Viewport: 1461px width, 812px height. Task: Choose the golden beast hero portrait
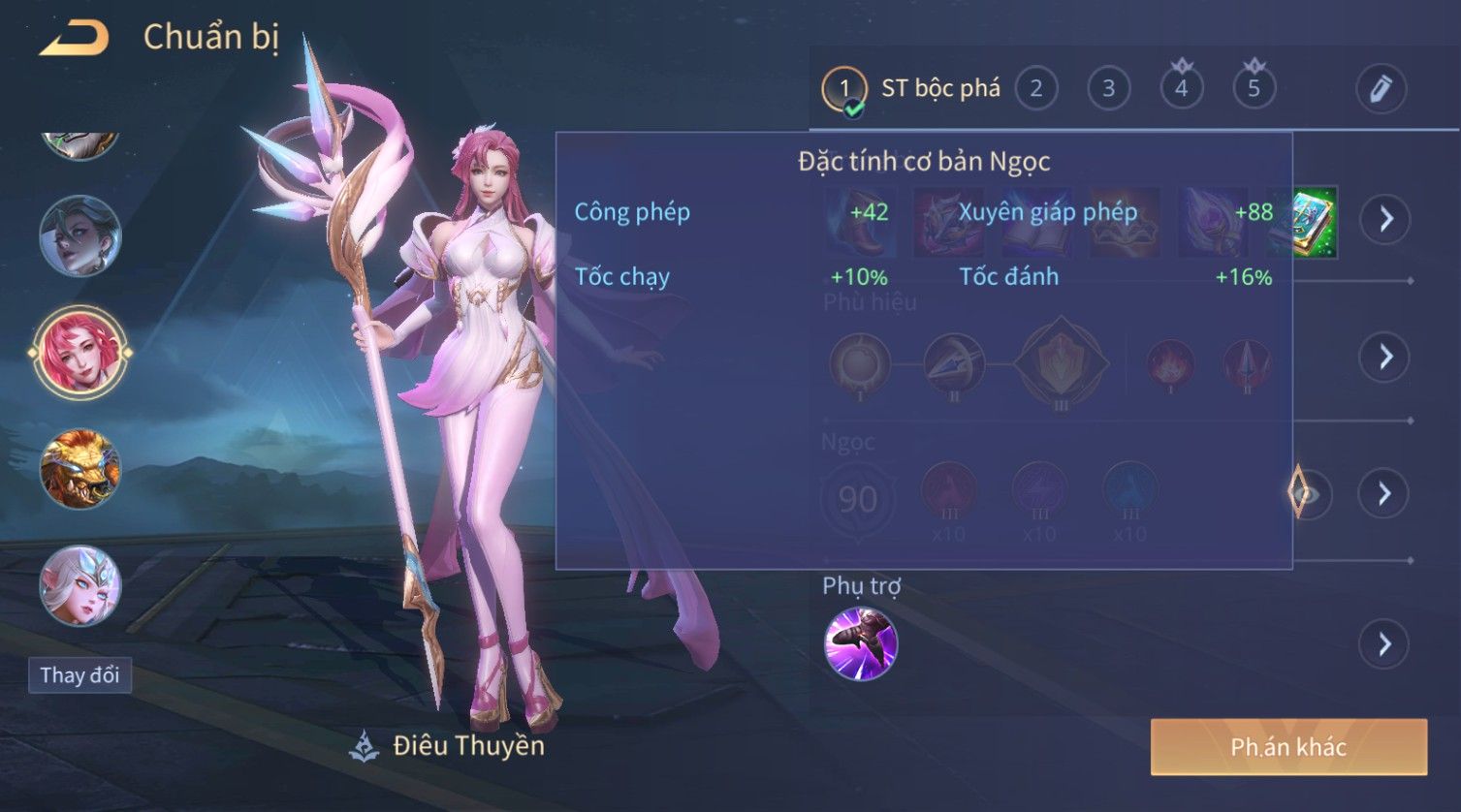[x=79, y=469]
